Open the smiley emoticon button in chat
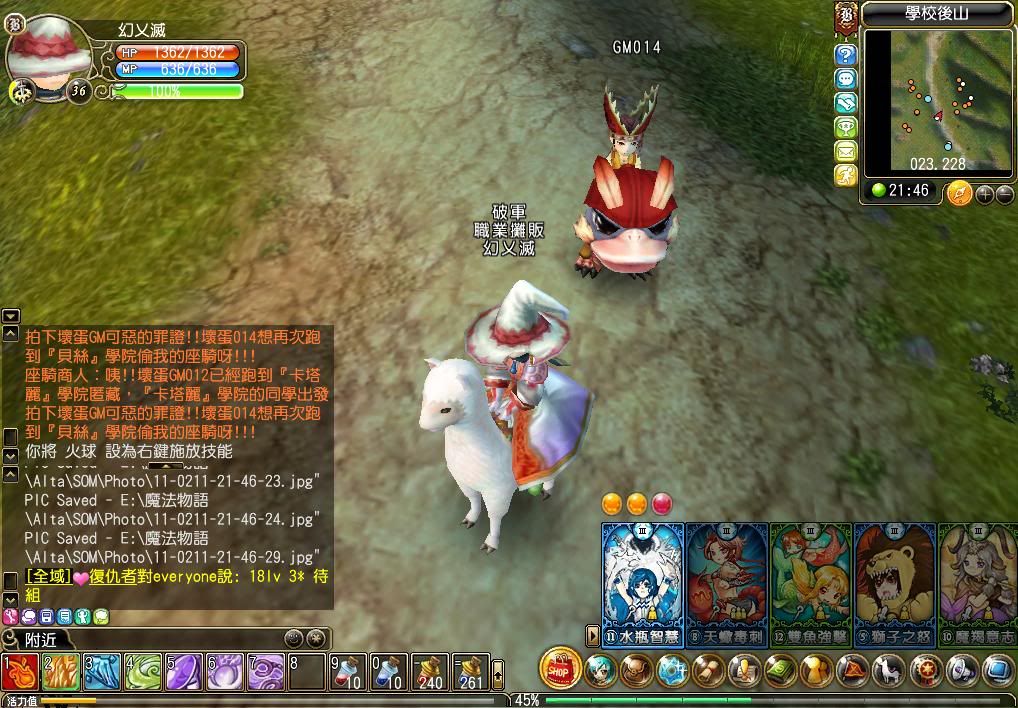Image resolution: width=1018 pixels, height=708 pixels. point(293,637)
